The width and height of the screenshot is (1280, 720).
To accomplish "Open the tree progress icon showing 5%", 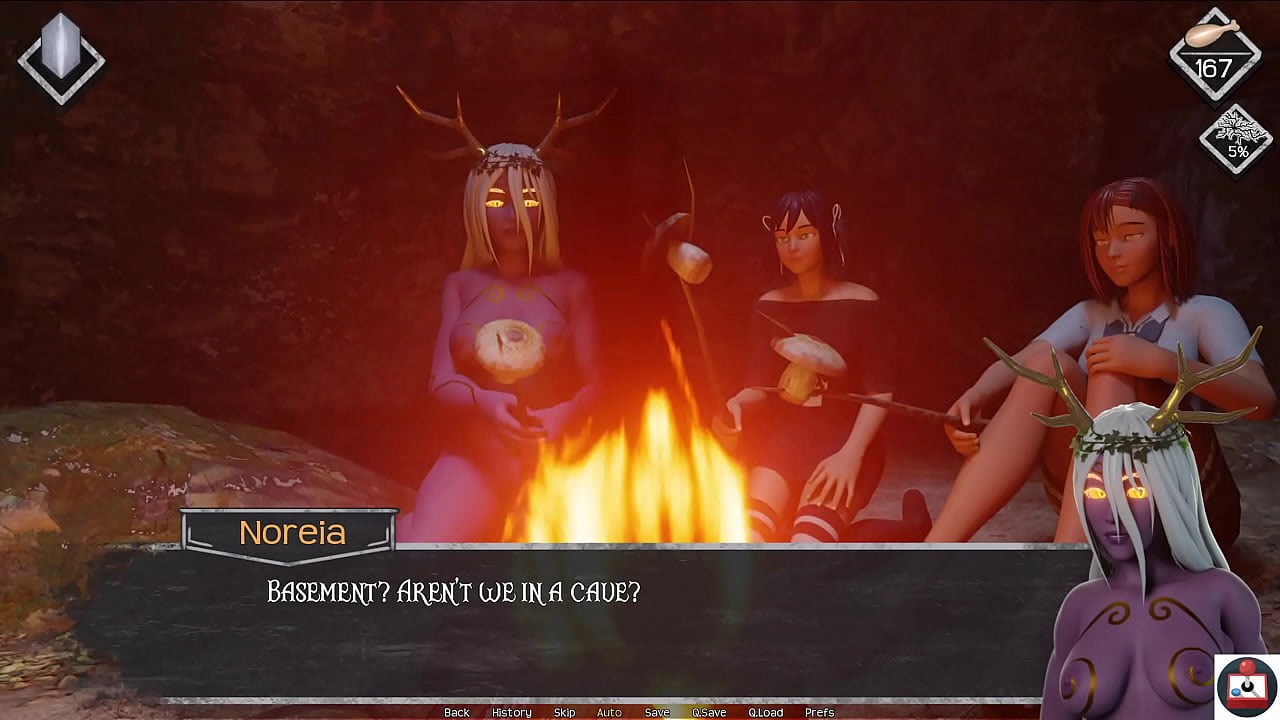I will click(1237, 140).
